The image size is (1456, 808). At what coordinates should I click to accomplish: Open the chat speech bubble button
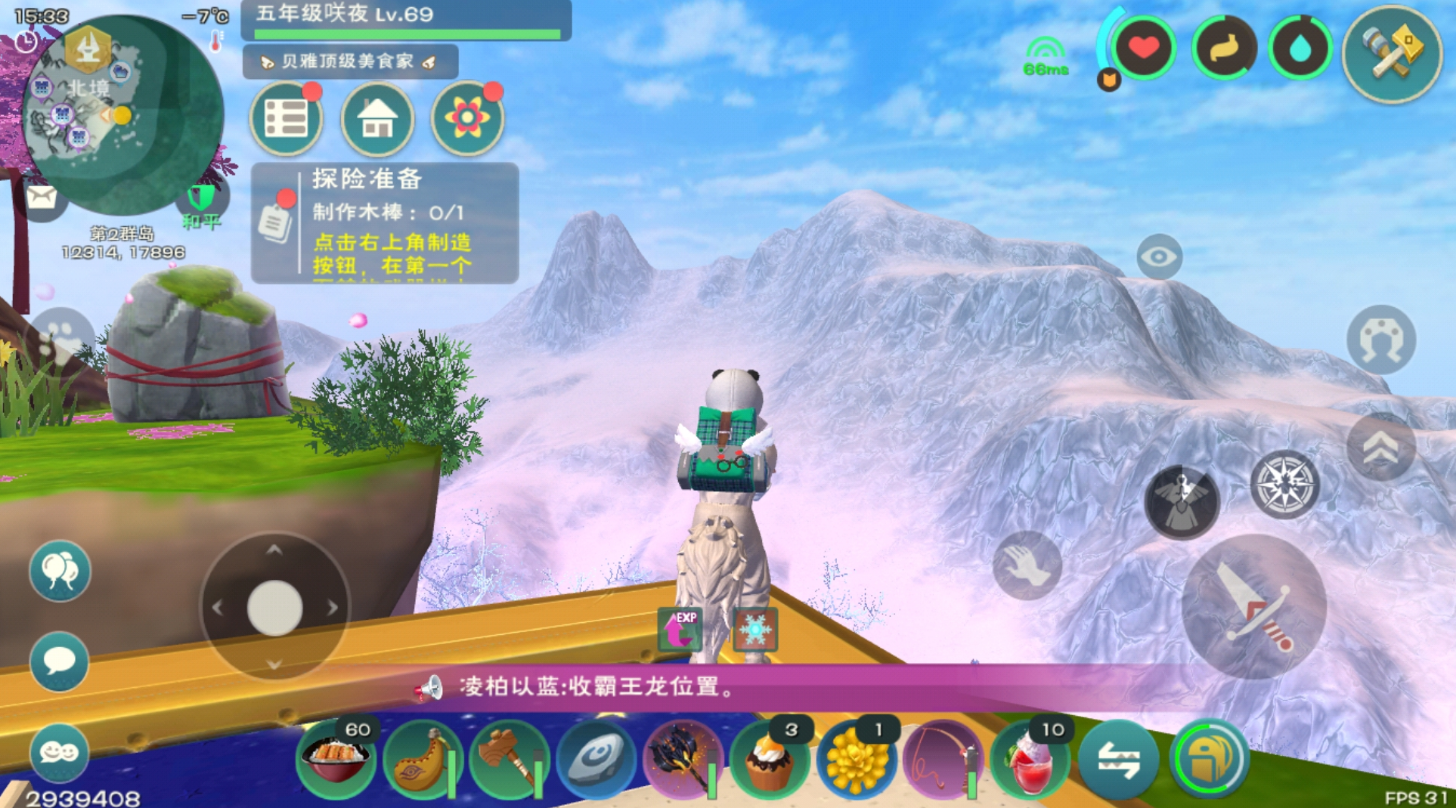pyautogui.click(x=59, y=661)
